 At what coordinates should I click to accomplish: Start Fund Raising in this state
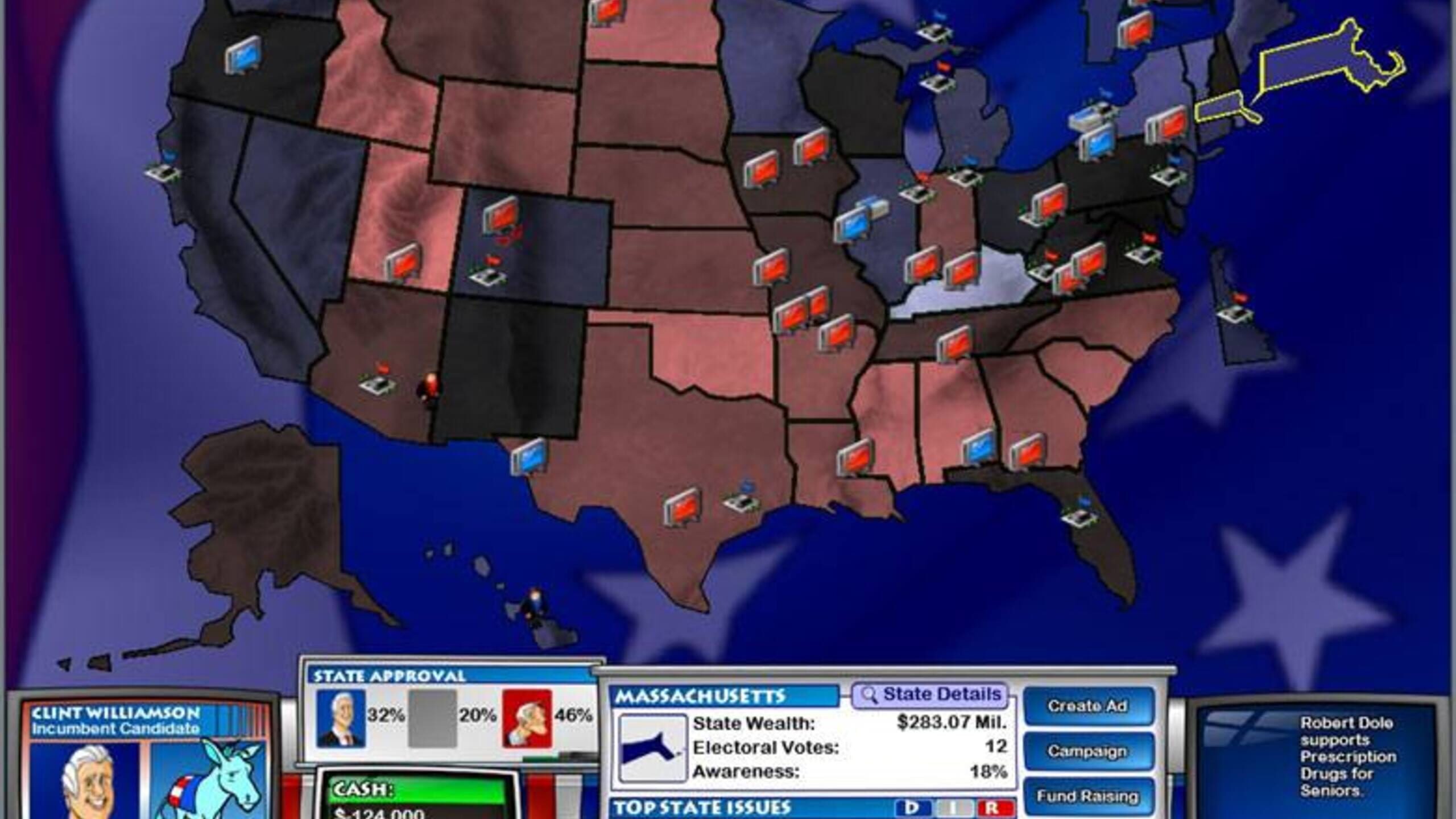click(1088, 796)
